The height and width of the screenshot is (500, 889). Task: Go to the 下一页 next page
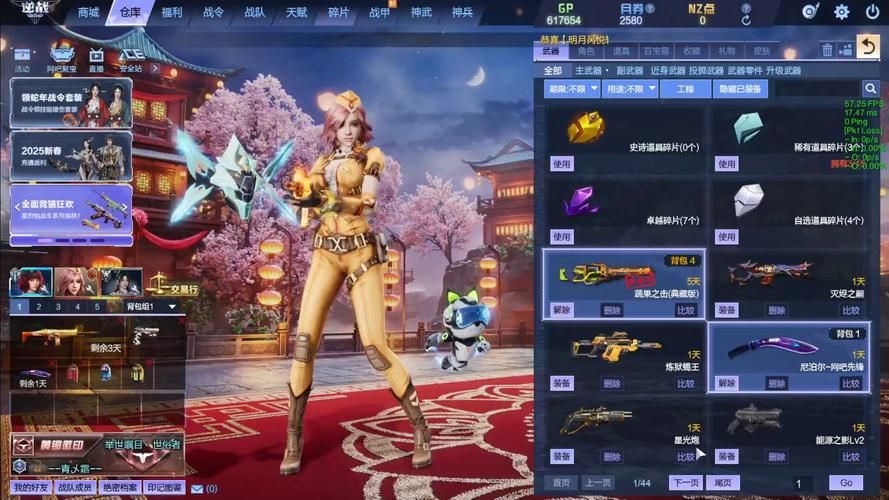pyautogui.click(x=685, y=483)
